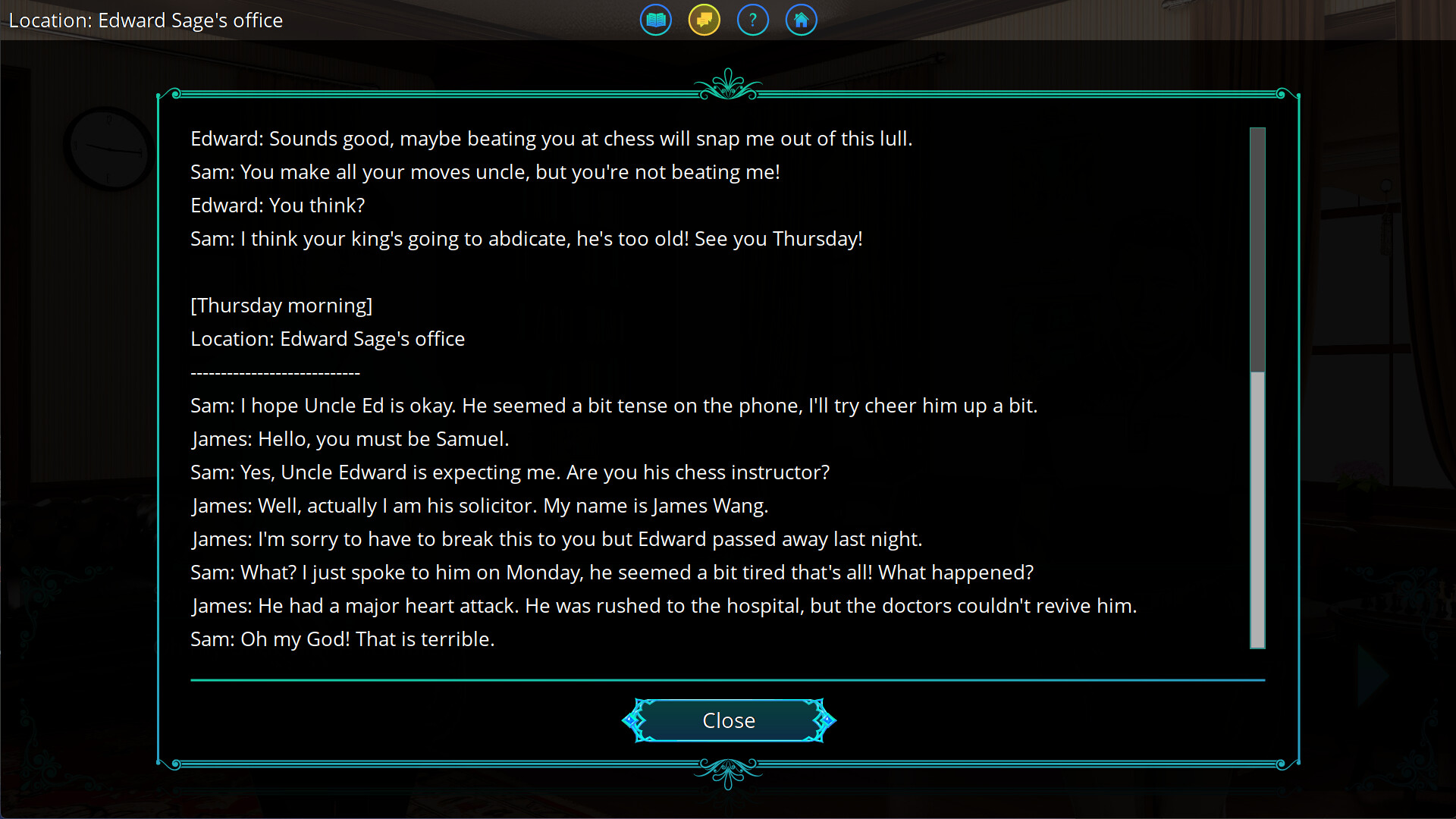Select the blue open-book icon
This screenshot has width=1456, height=819.
(655, 20)
